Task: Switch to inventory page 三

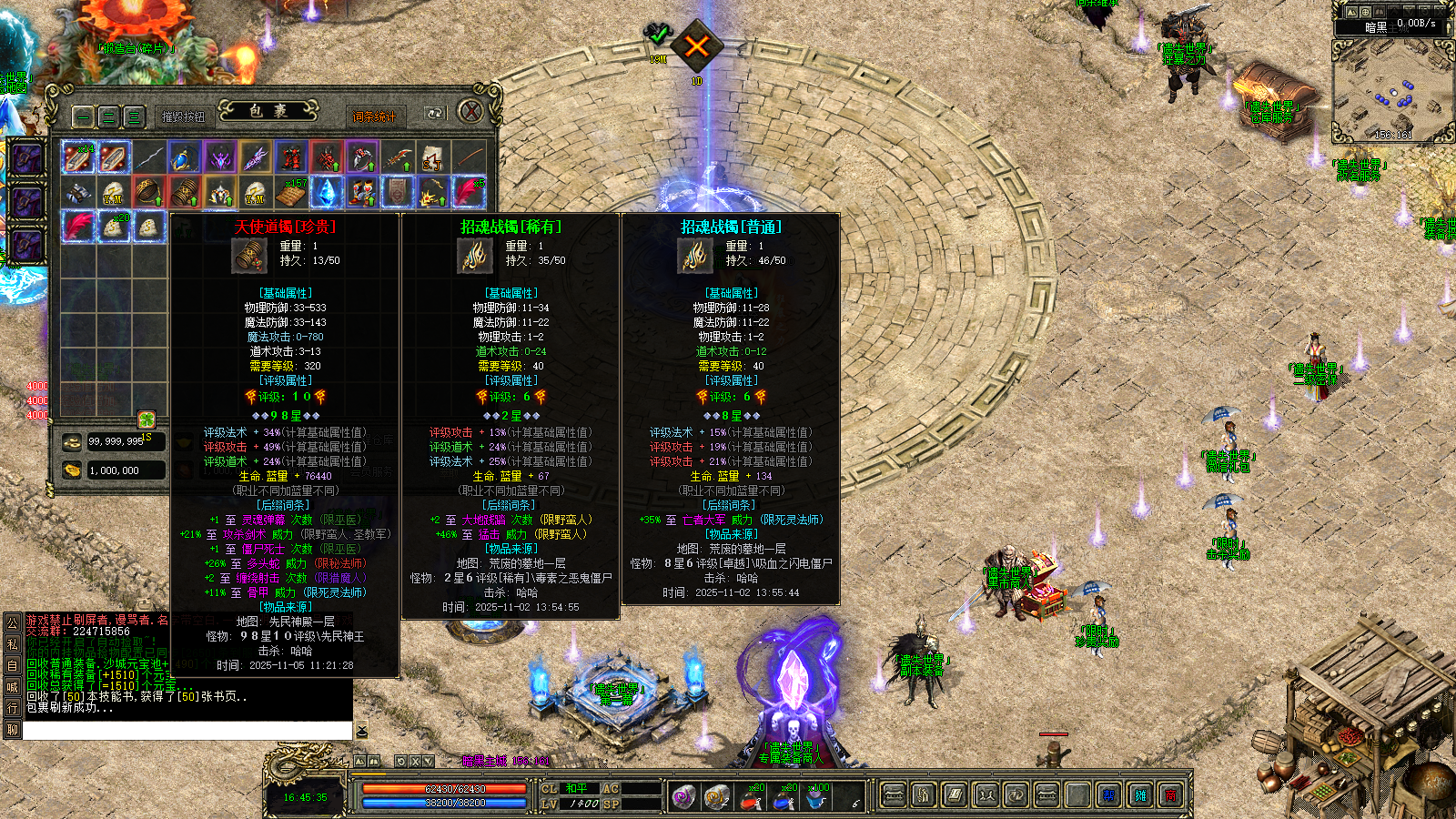Action: [134, 116]
